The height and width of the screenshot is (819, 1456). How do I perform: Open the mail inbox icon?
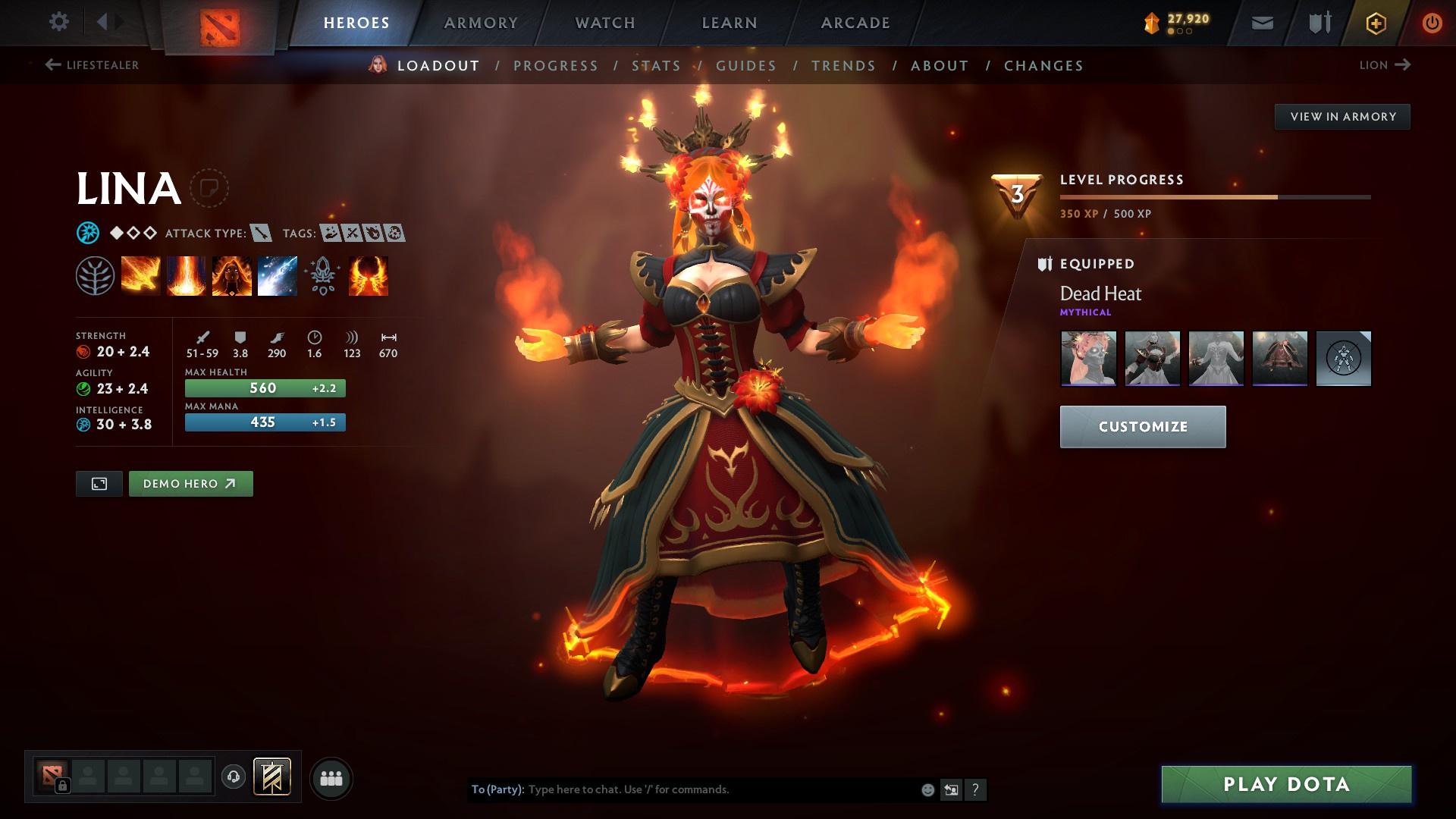(1262, 24)
